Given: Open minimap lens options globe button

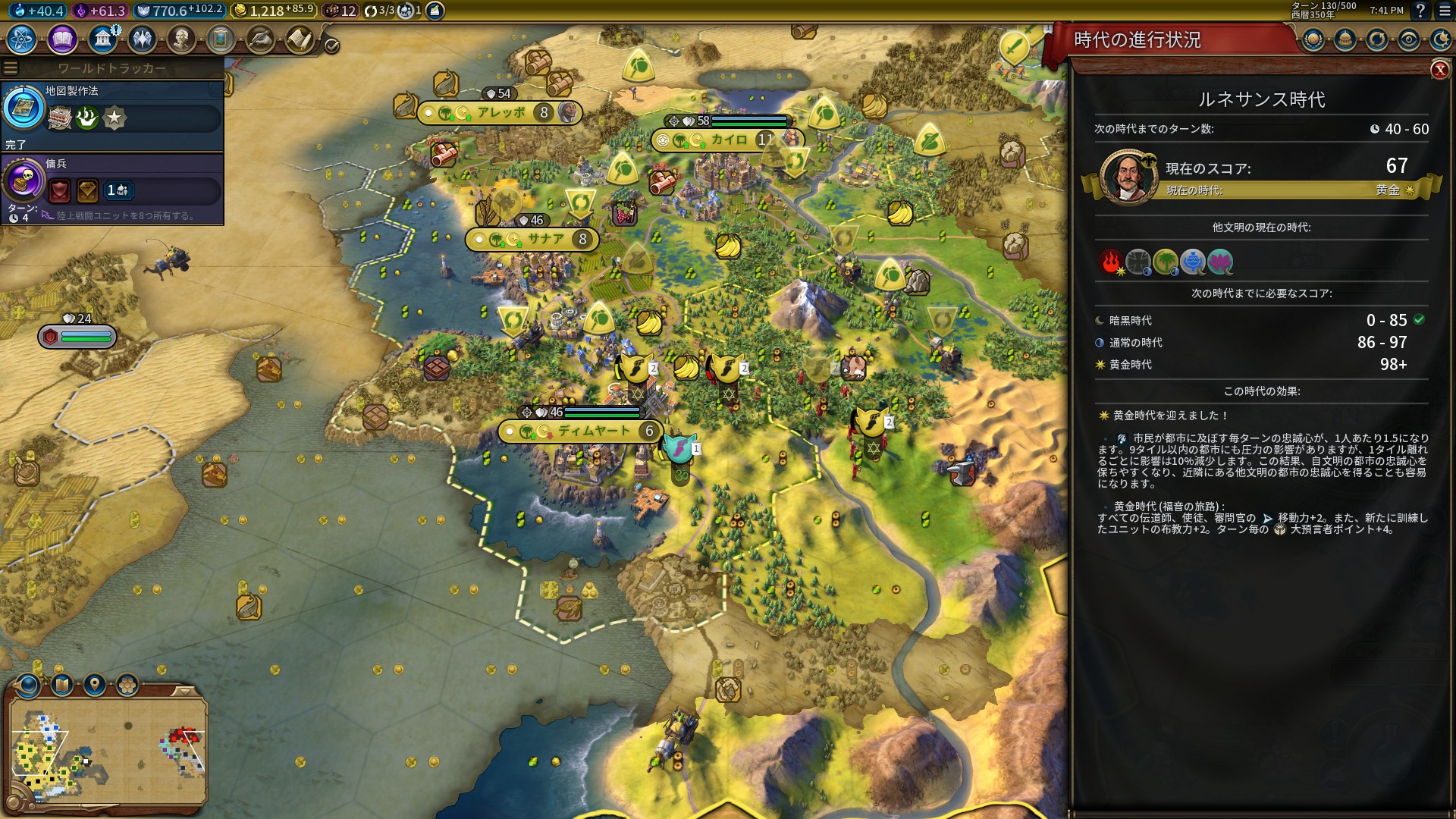Looking at the screenshot, I should 28,685.
